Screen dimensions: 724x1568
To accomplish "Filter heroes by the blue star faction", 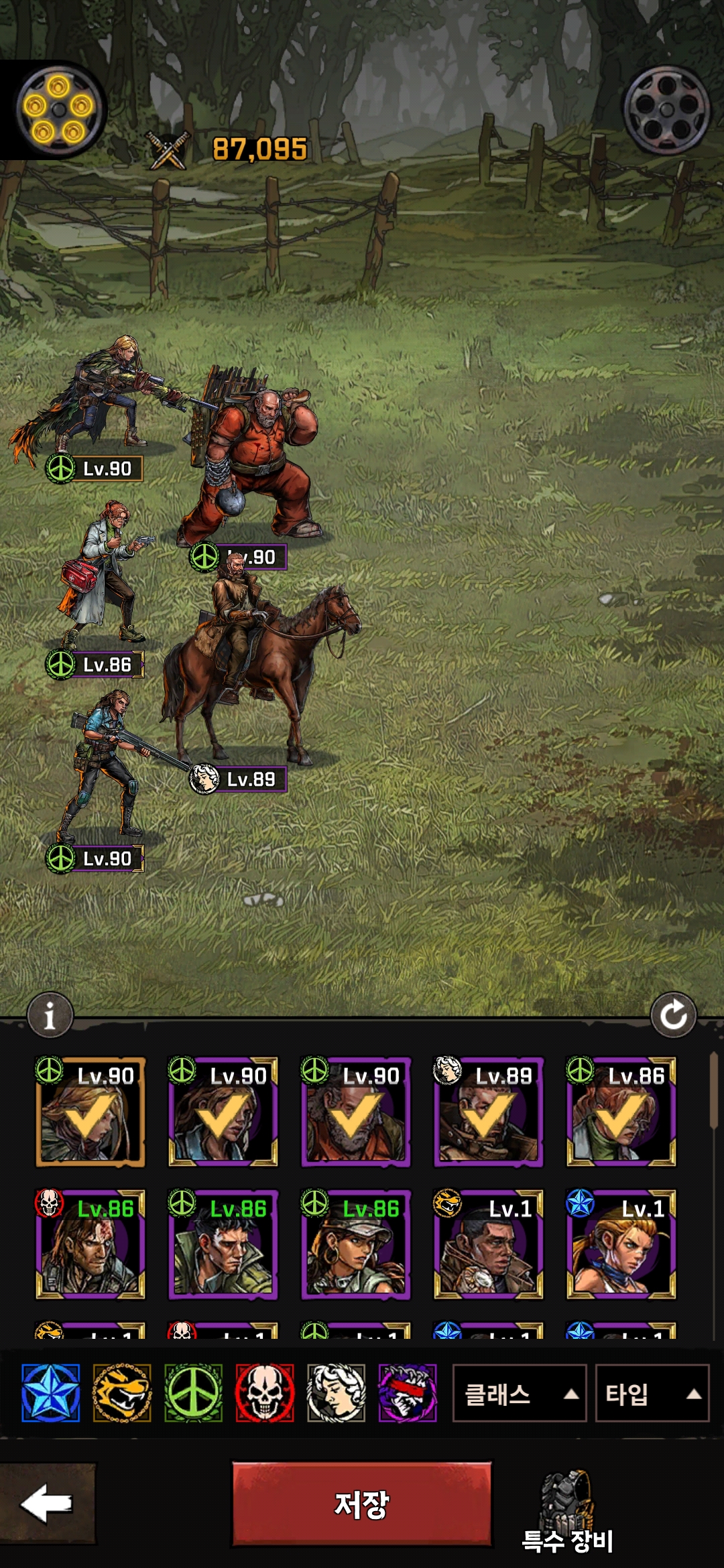I will tap(50, 1393).
